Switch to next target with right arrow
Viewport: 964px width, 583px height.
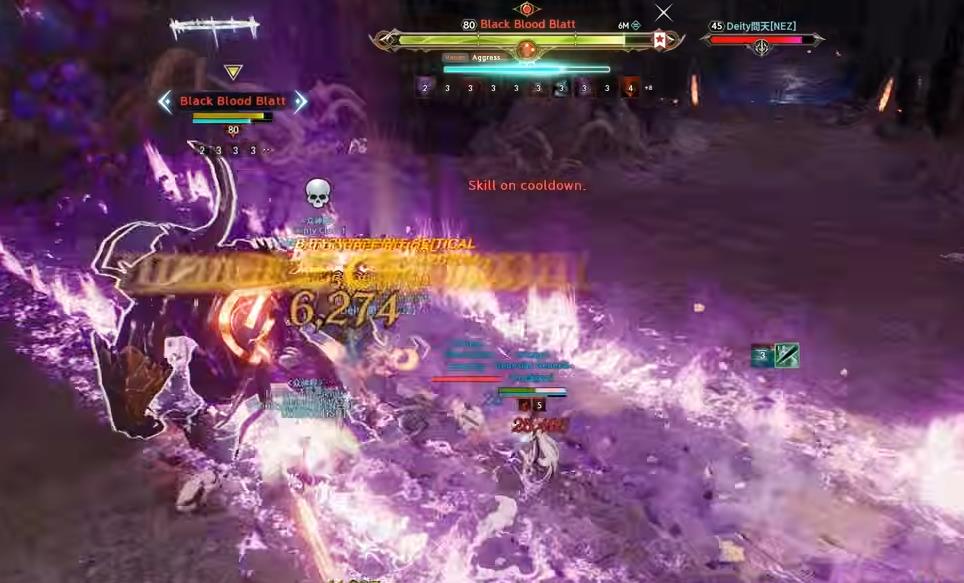pyautogui.click(x=300, y=101)
